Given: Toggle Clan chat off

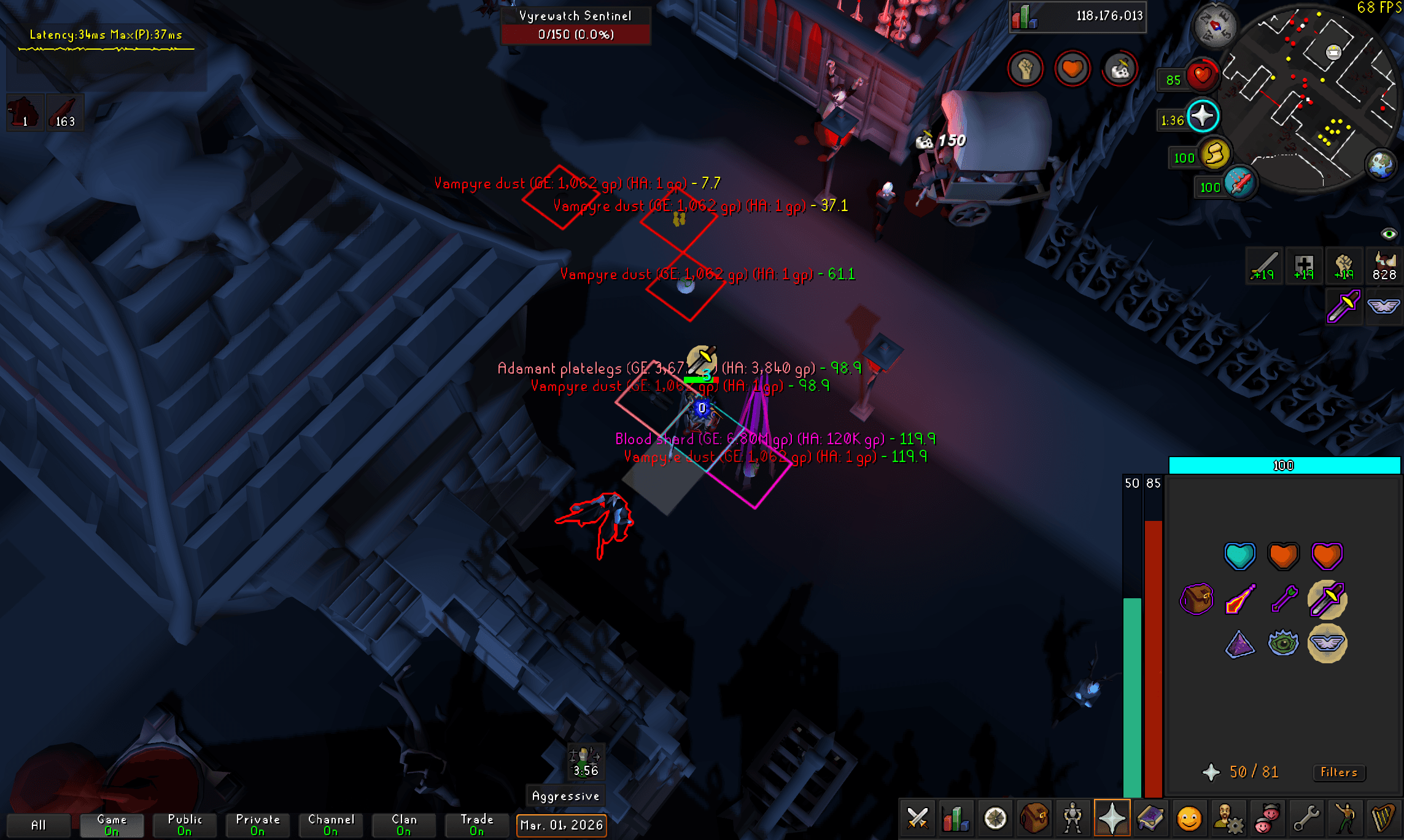Looking at the screenshot, I should [403, 824].
